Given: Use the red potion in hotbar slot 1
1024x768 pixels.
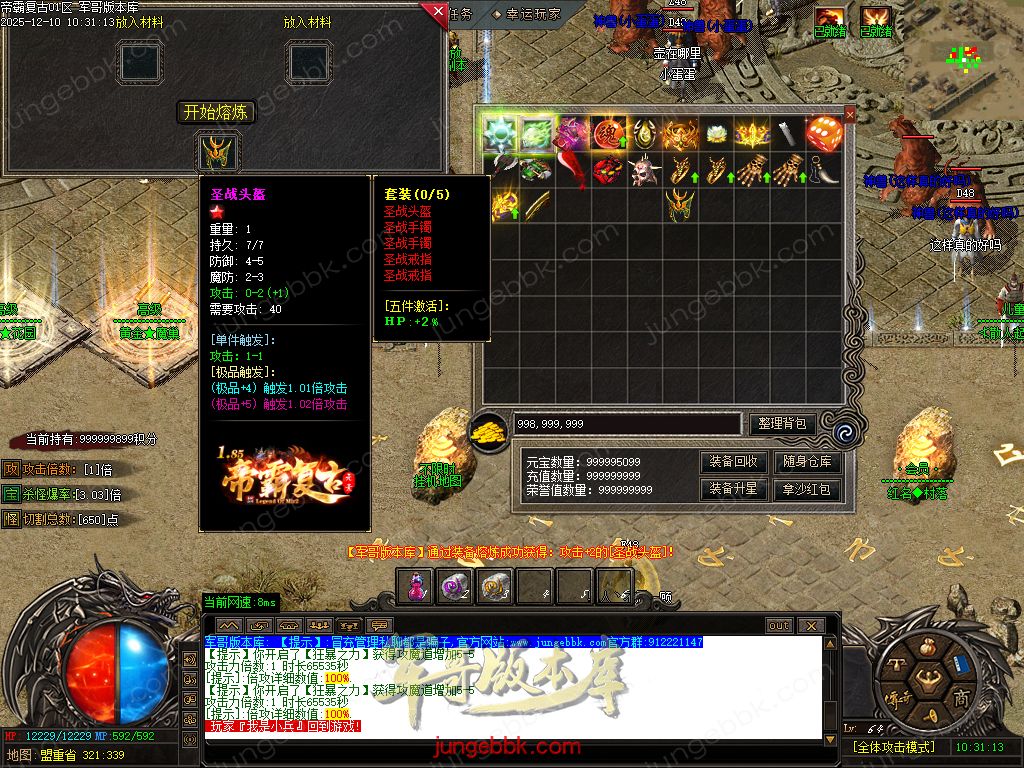Looking at the screenshot, I should point(416,587).
